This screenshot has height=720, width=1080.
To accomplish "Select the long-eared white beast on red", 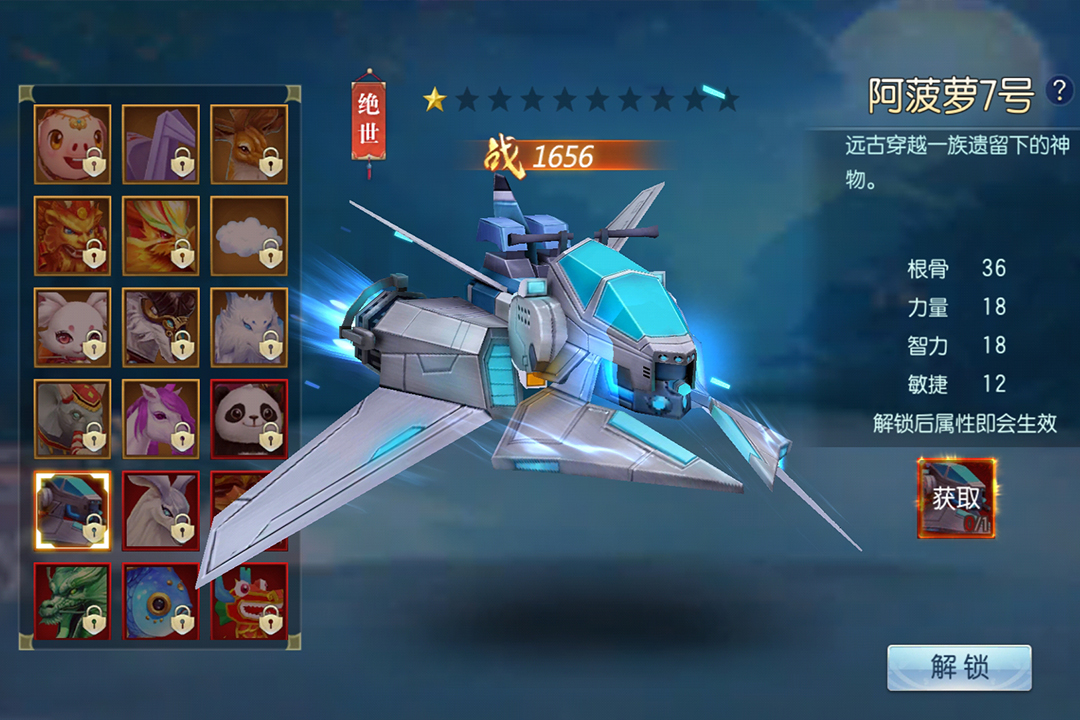I will [160, 510].
